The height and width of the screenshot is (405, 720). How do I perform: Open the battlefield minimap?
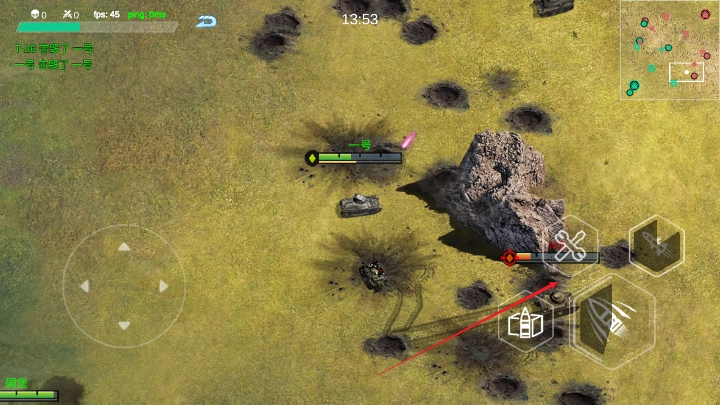(x=668, y=48)
